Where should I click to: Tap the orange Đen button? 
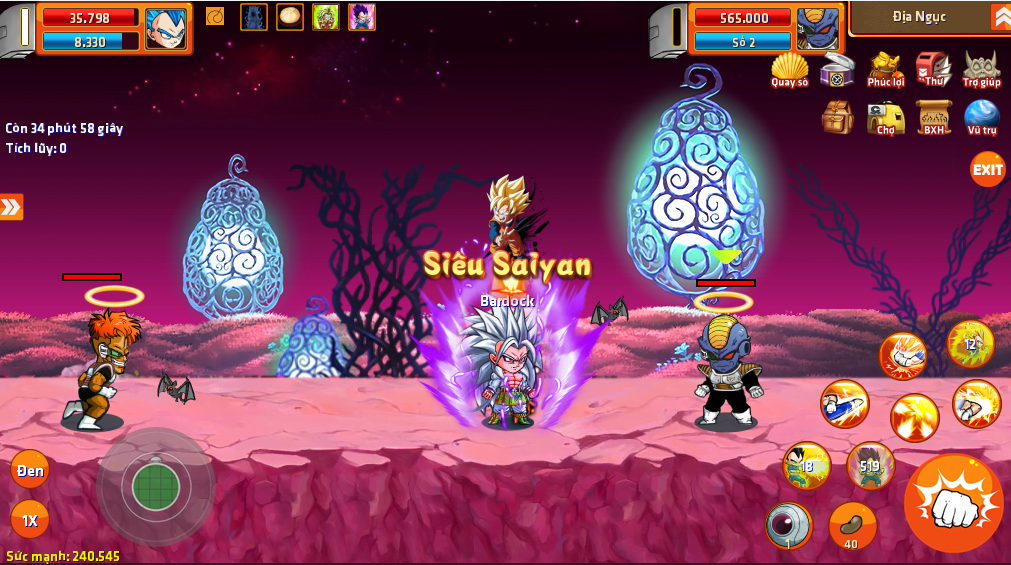click(x=30, y=470)
